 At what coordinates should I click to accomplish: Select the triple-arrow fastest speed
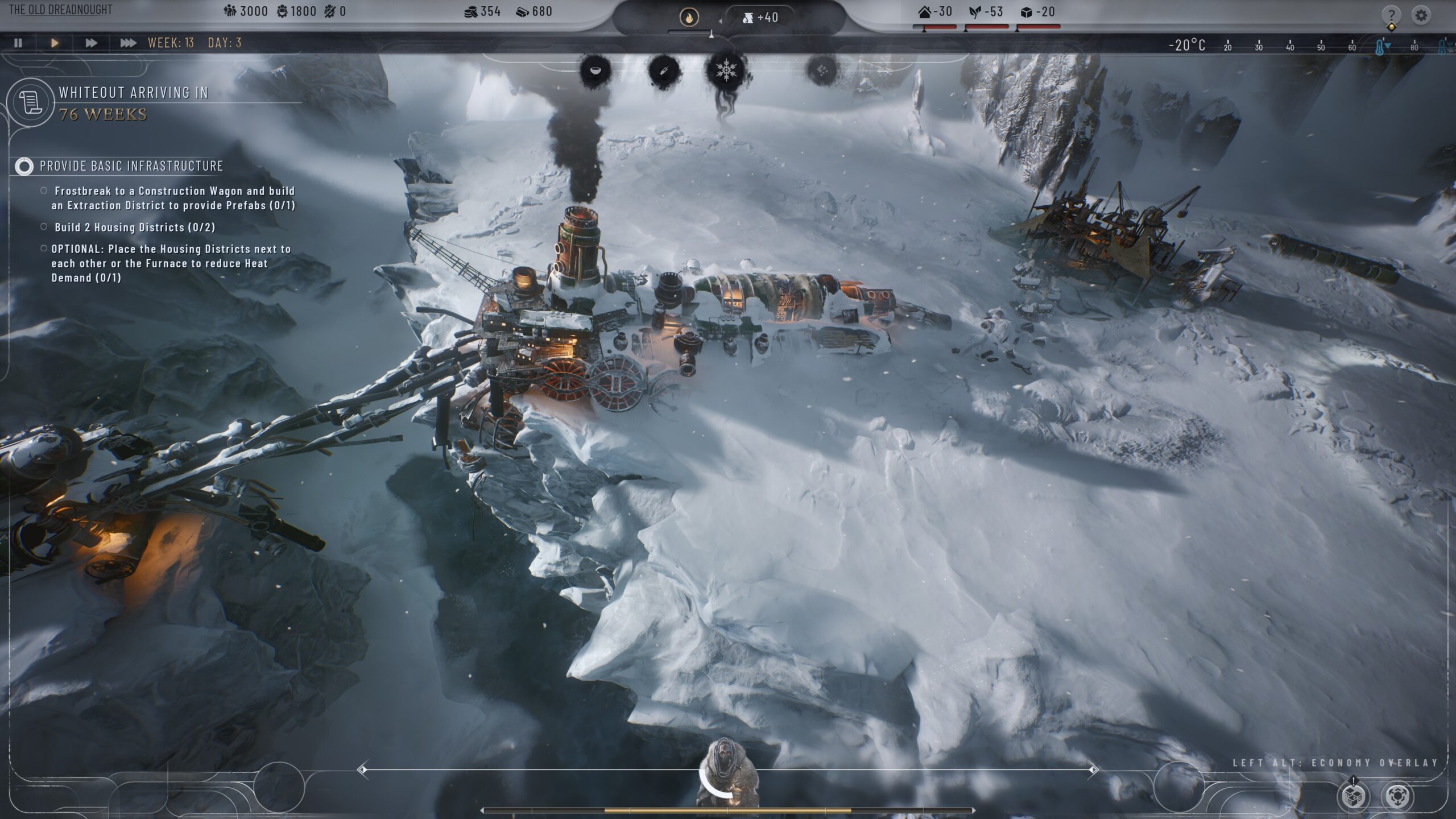tap(128, 43)
